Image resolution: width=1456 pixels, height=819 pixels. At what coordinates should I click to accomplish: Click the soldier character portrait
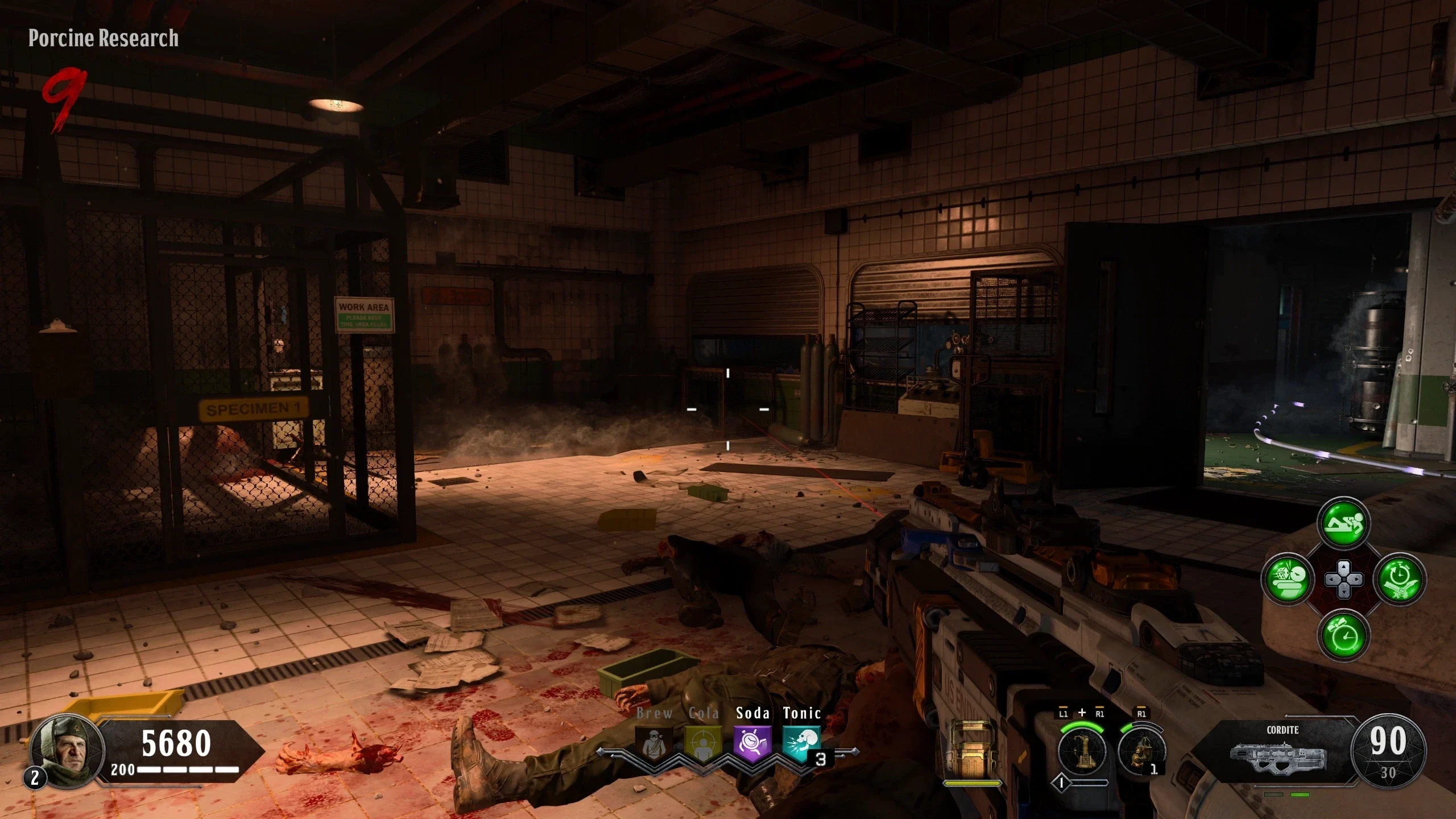[67, 749]
